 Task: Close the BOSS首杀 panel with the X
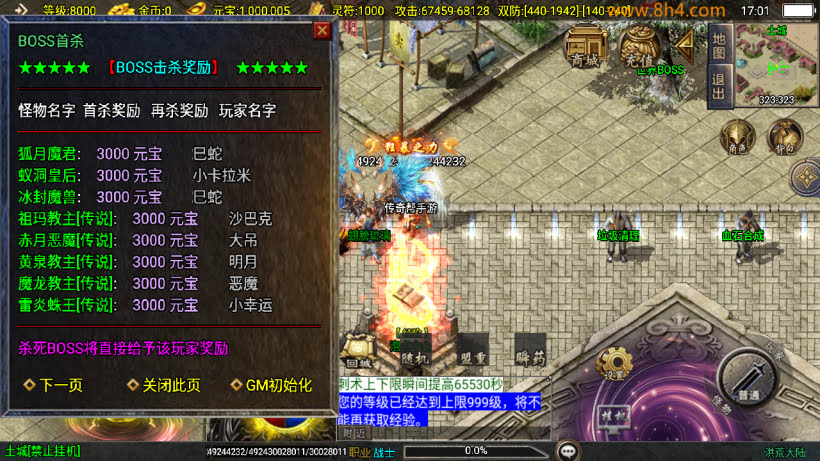[322, 31]
